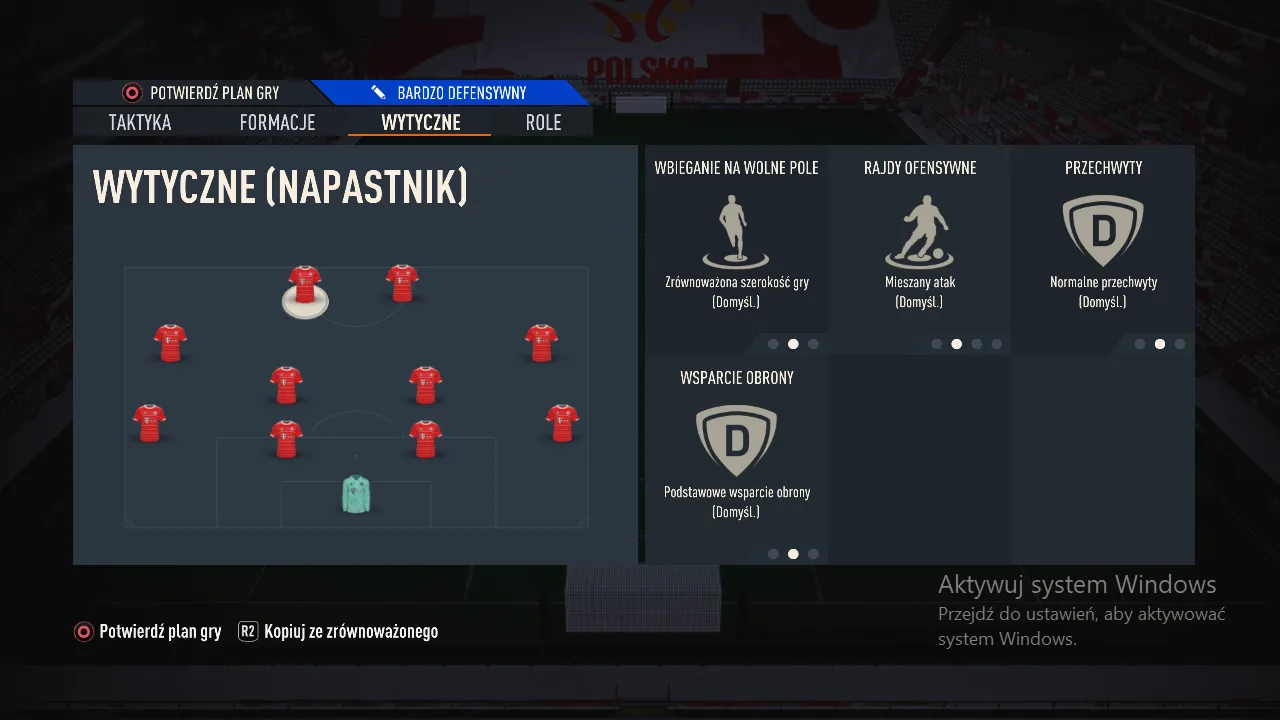Select the middle dot under WBIEGANIE NA WOLNE POLE
The image size is (1280, 720).
click(793, 343)
